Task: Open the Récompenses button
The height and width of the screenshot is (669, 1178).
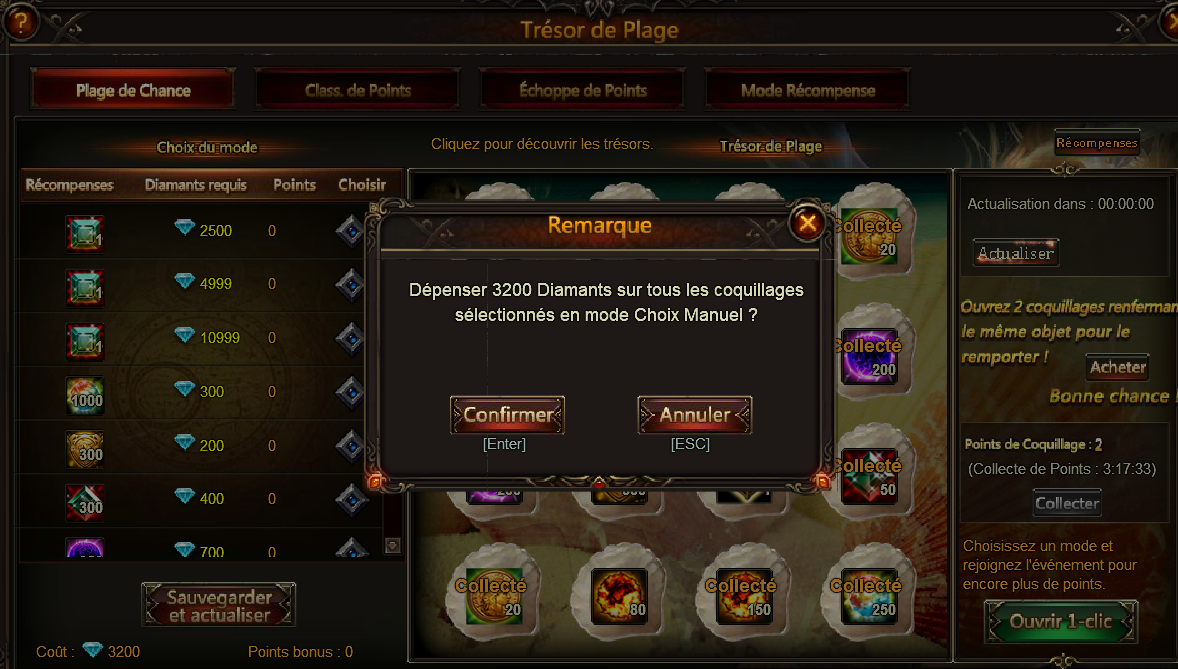Action: pyautogui.click(x=1097, y=143)
